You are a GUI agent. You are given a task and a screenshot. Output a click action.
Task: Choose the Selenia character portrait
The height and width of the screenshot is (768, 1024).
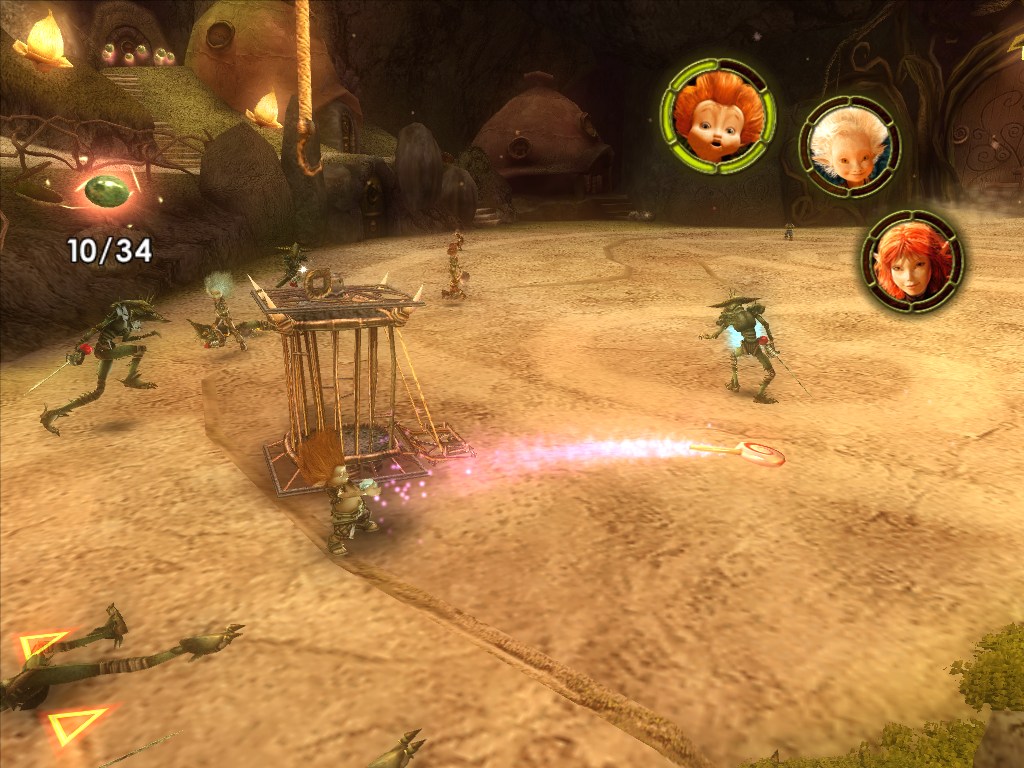[911, 261]
